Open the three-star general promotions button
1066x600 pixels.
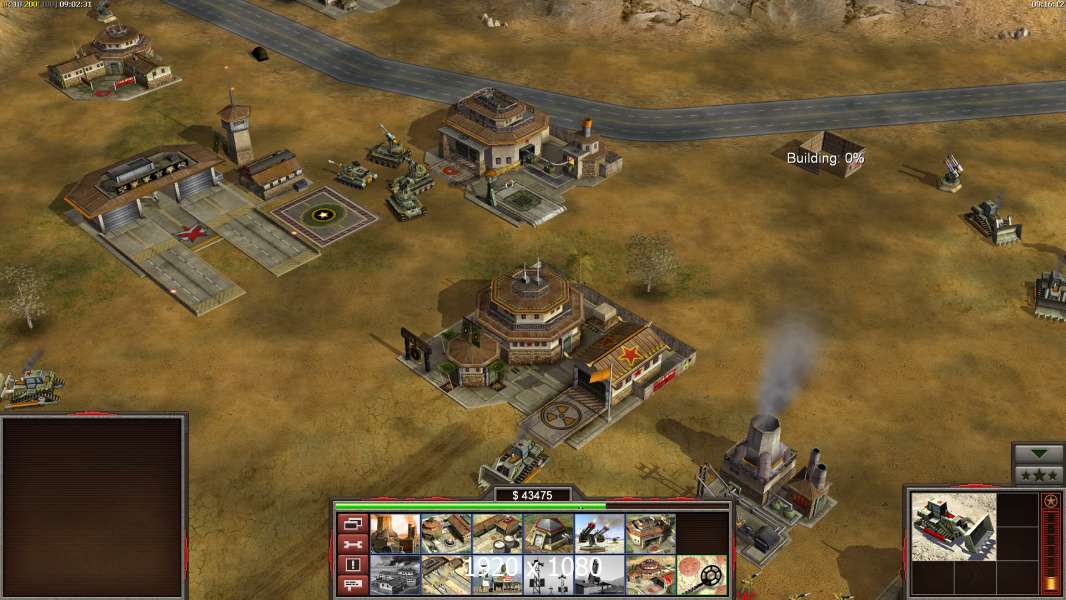click(x=1038, y=475)
